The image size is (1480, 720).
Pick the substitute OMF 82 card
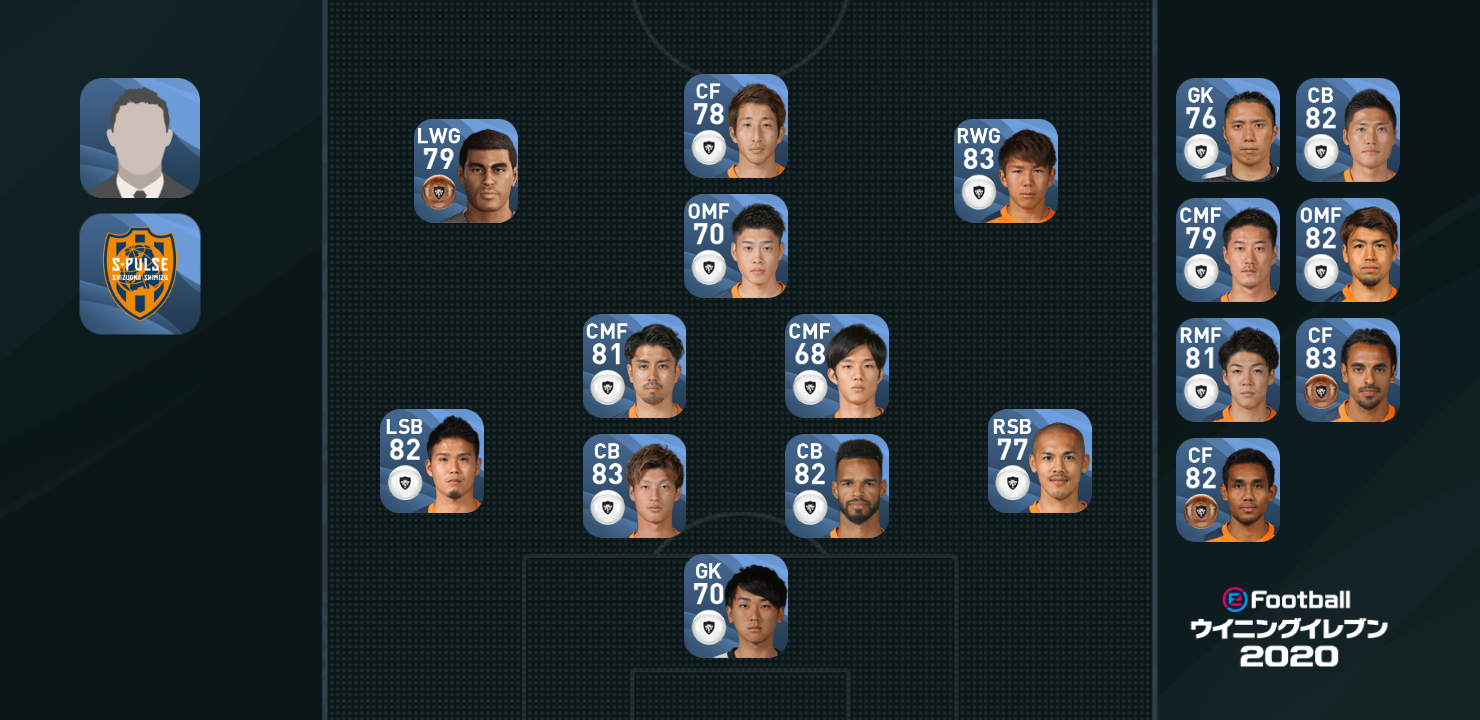tap(1348, 250)
